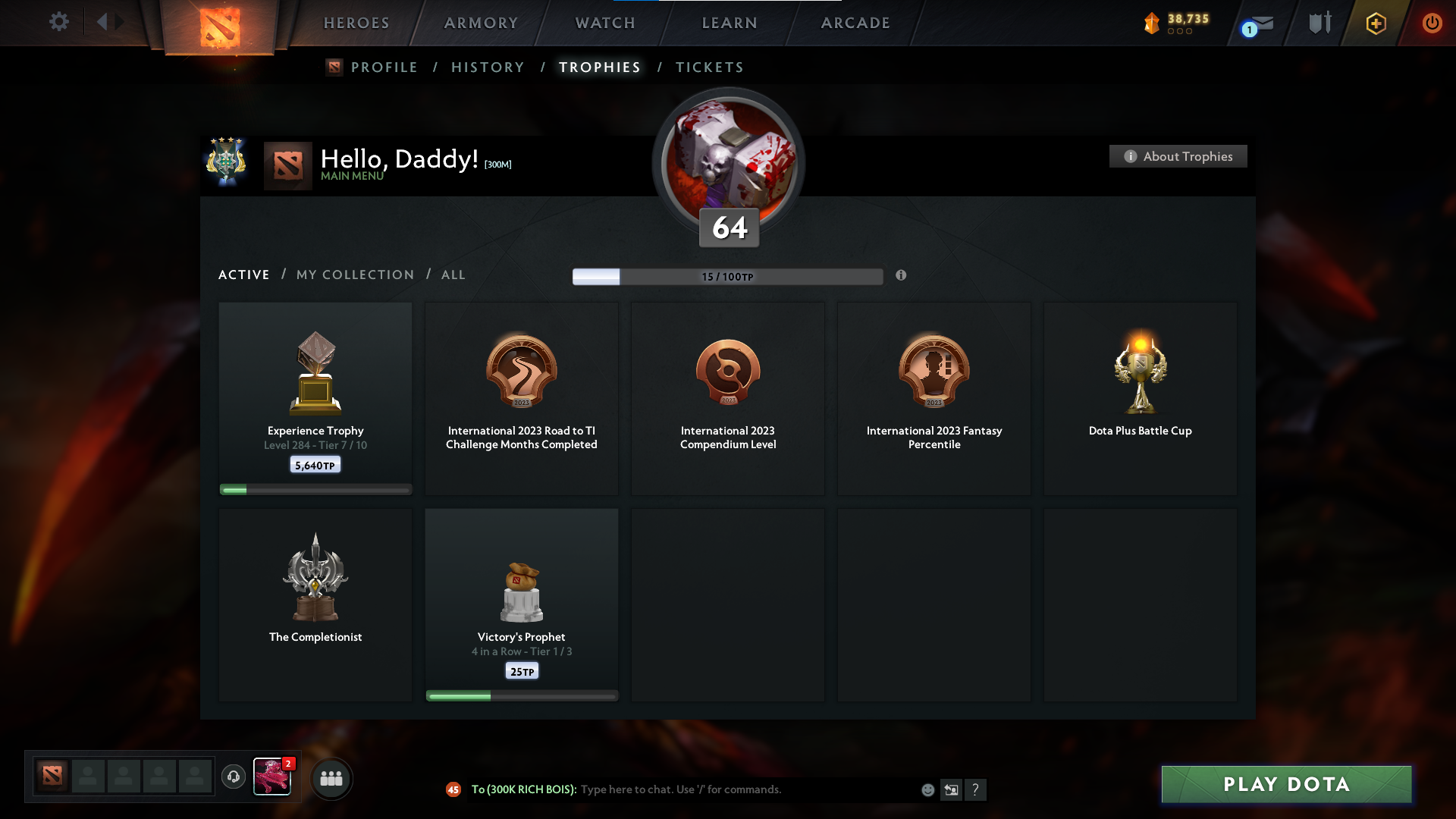Image resolution: width=1456 pixels, height=819 pixels.
Task: Open the gold Dota Plus shard icon
Action: pos(1153,23)
